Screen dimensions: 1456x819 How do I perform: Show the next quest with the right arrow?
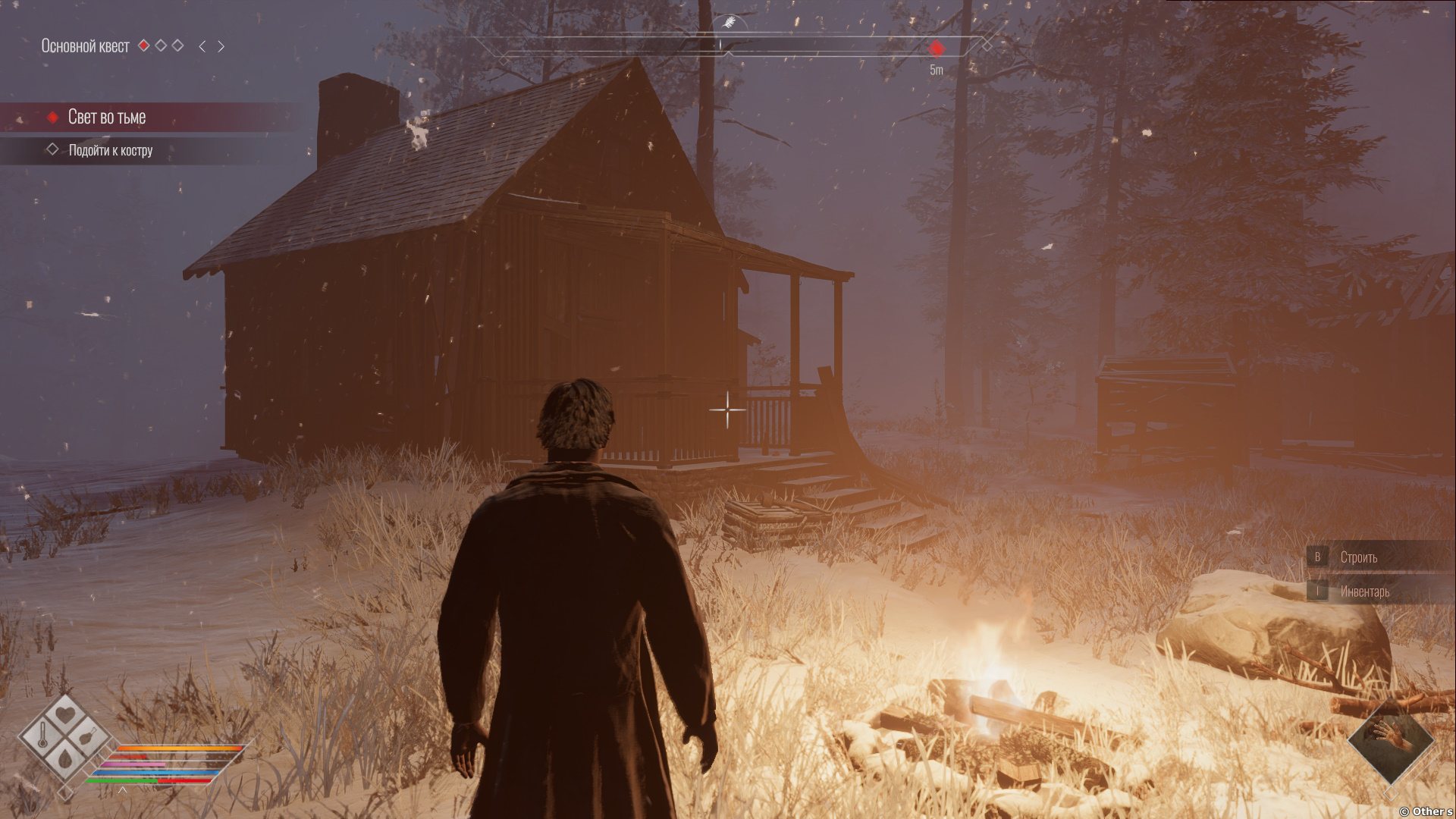(x=221, y=46)
